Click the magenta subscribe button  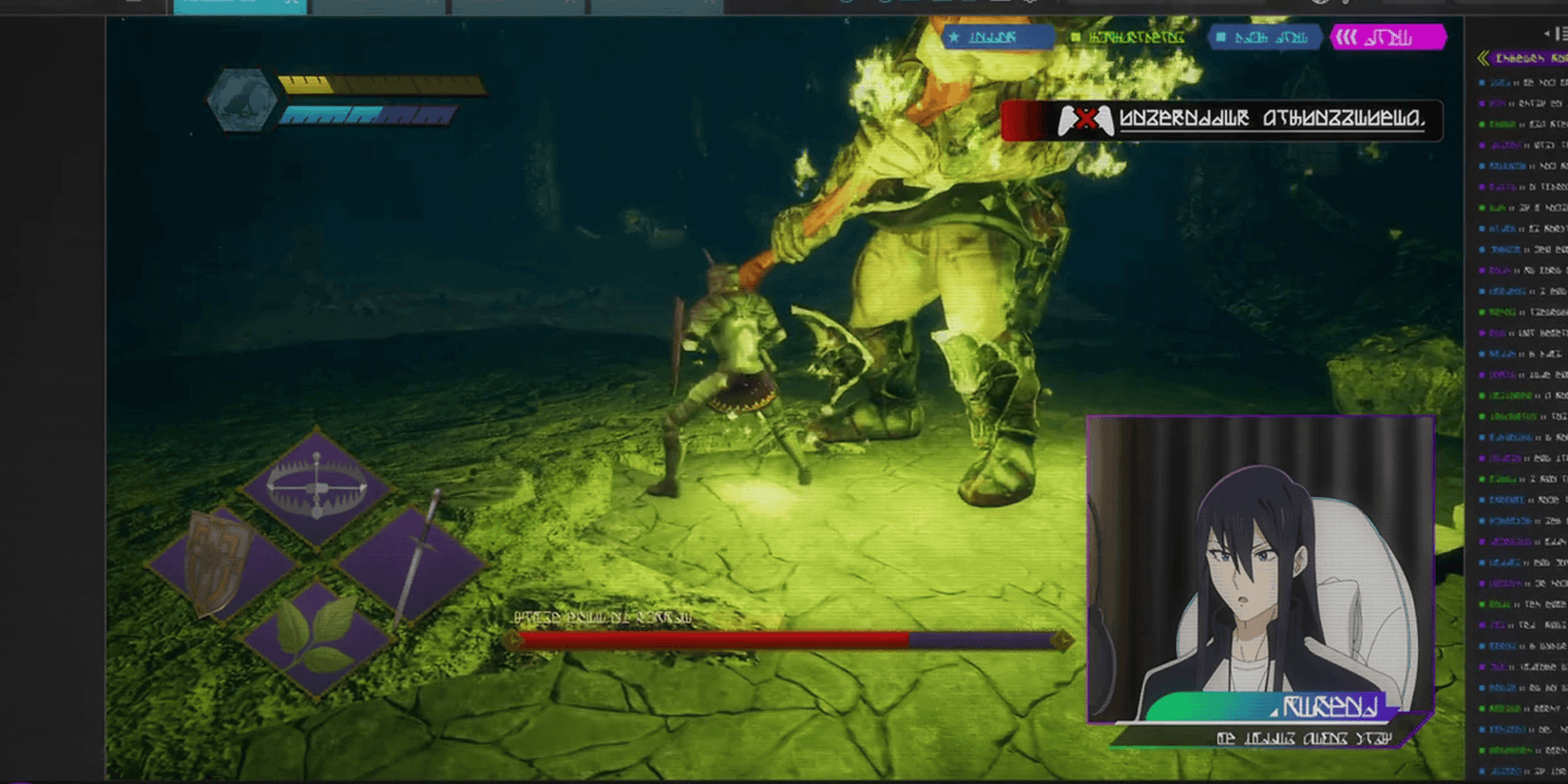(x=1390, y=38)
